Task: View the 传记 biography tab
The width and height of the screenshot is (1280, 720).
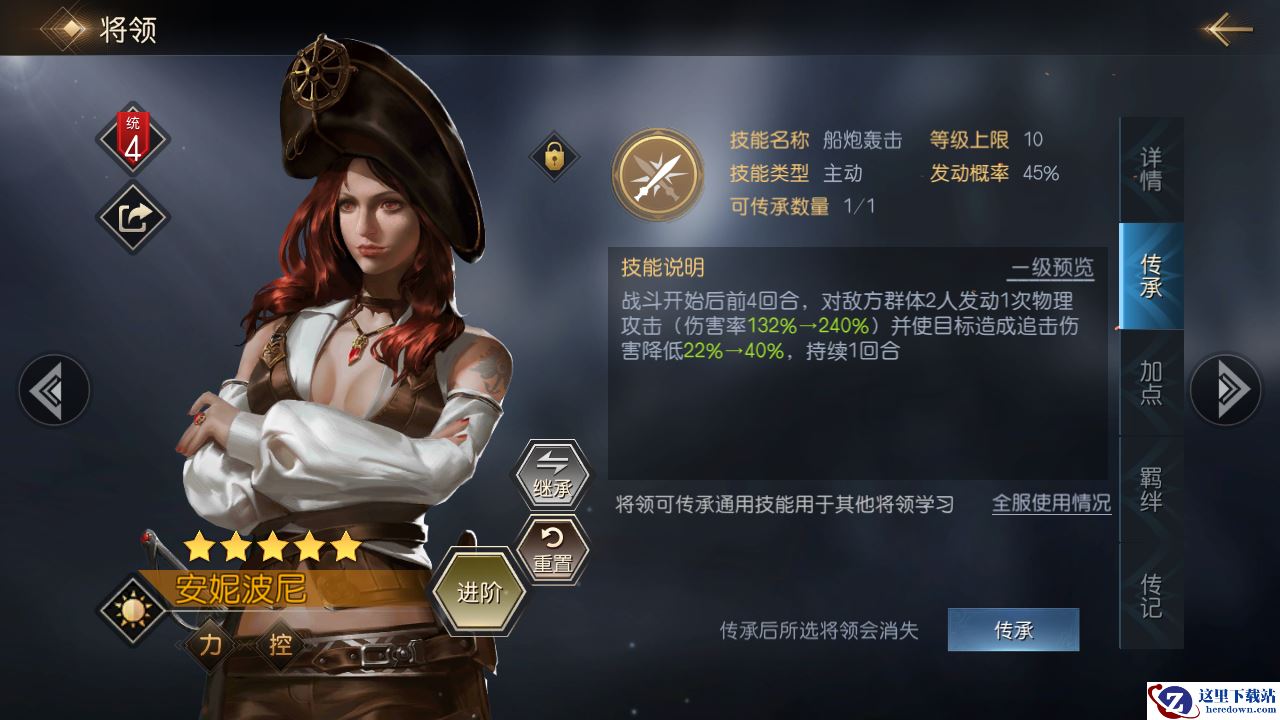Action: pos(1151,595)
